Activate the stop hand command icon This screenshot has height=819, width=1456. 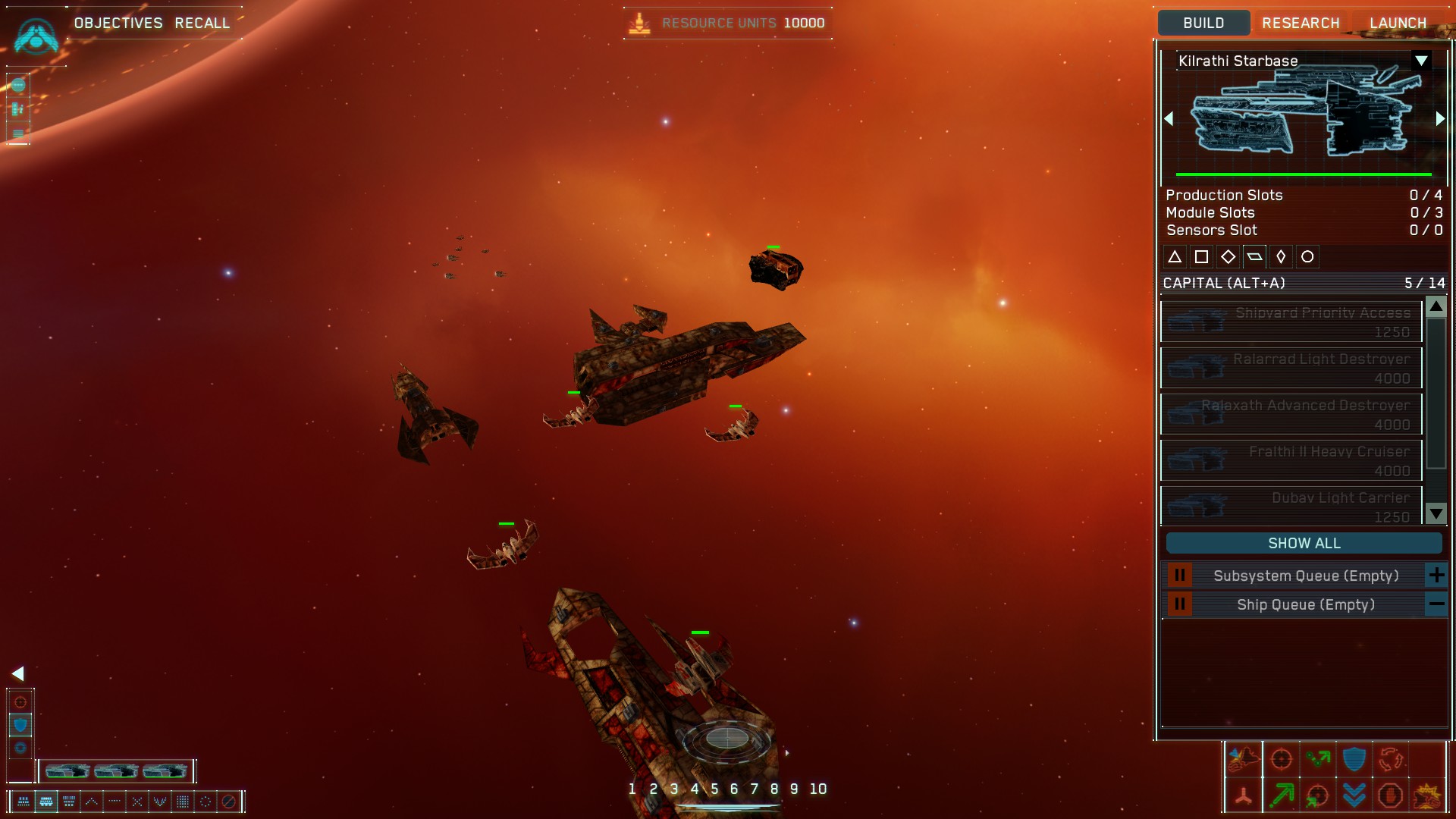point(1390,795)
